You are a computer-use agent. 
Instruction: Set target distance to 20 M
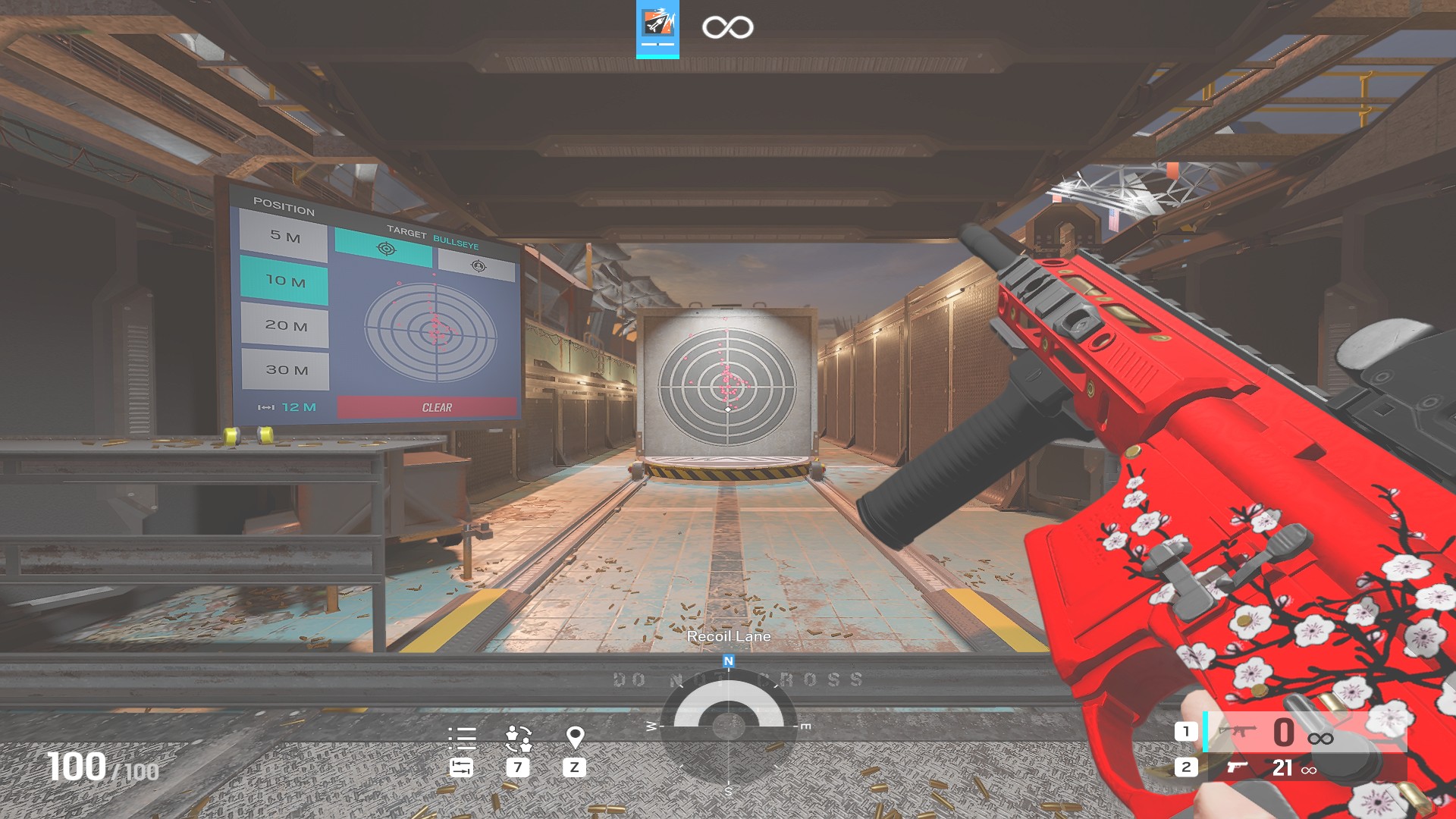(x=286, y=325)
